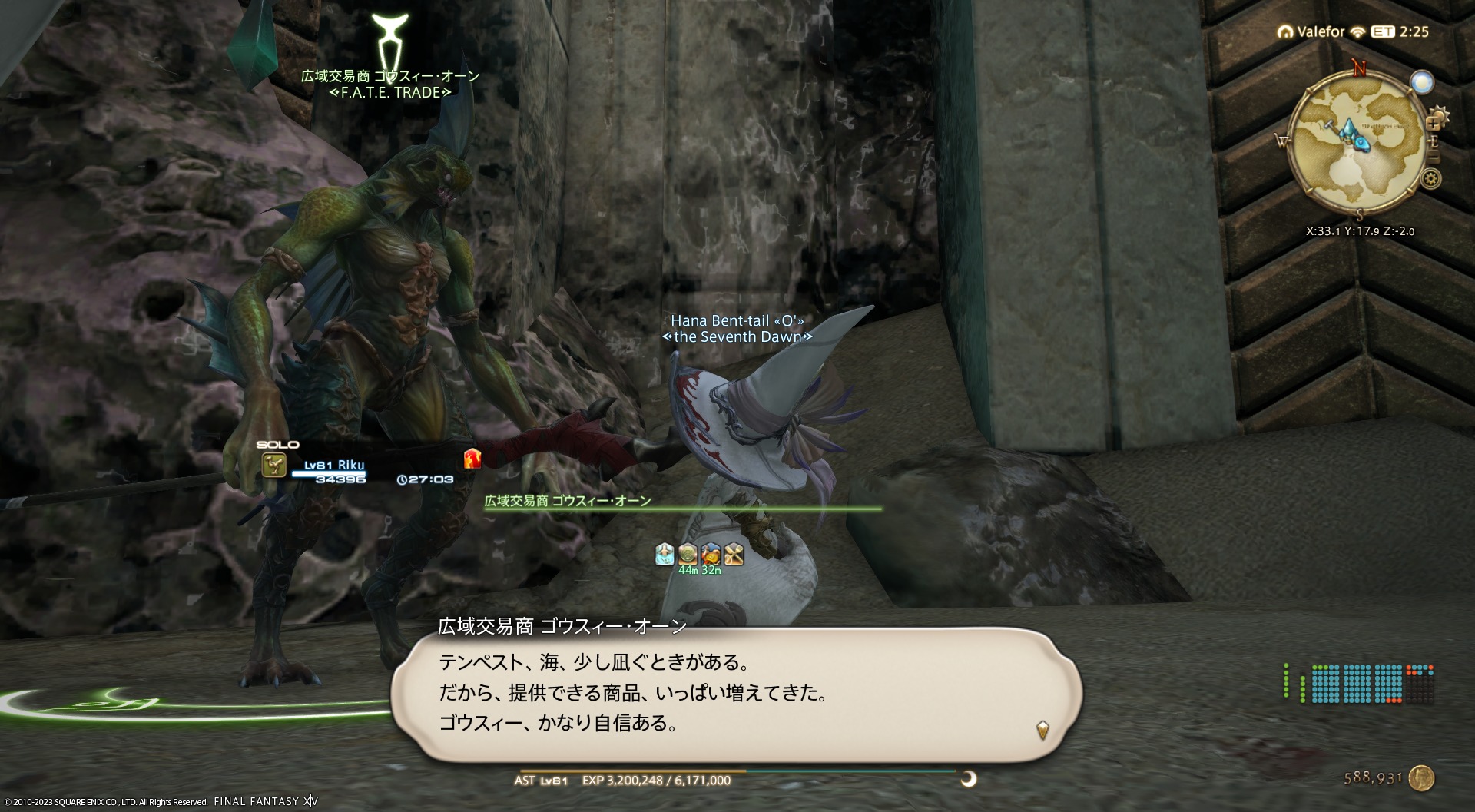
Task: Open minimap settings via the gear icon
Action: coord(1430,179)
